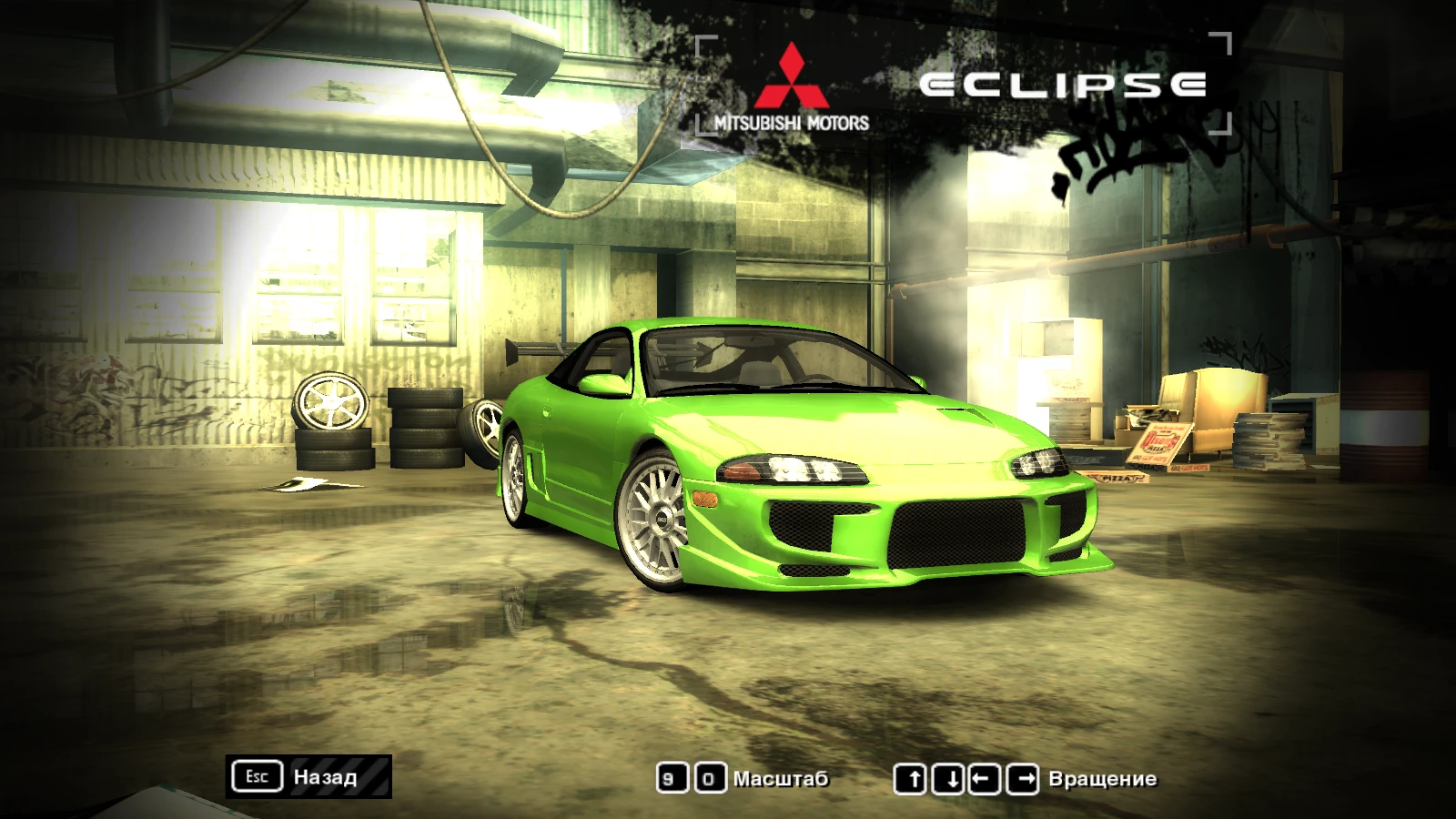The height and width of the screenshot is (819, 1456).
Task: Click the 9 key zoom-in icon
Action: pos(672,778)
